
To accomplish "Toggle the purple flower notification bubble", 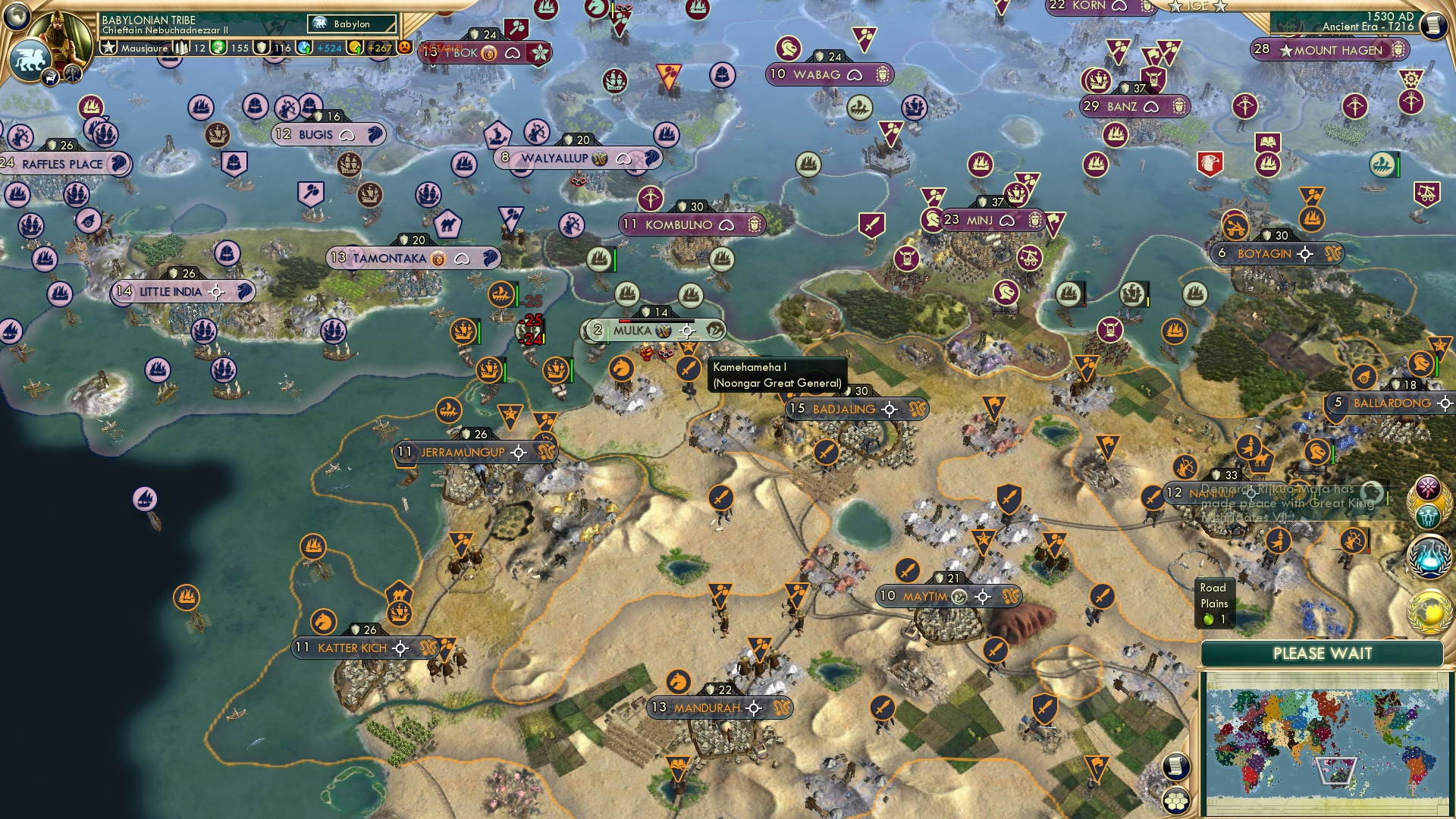I will (1428, 486).
